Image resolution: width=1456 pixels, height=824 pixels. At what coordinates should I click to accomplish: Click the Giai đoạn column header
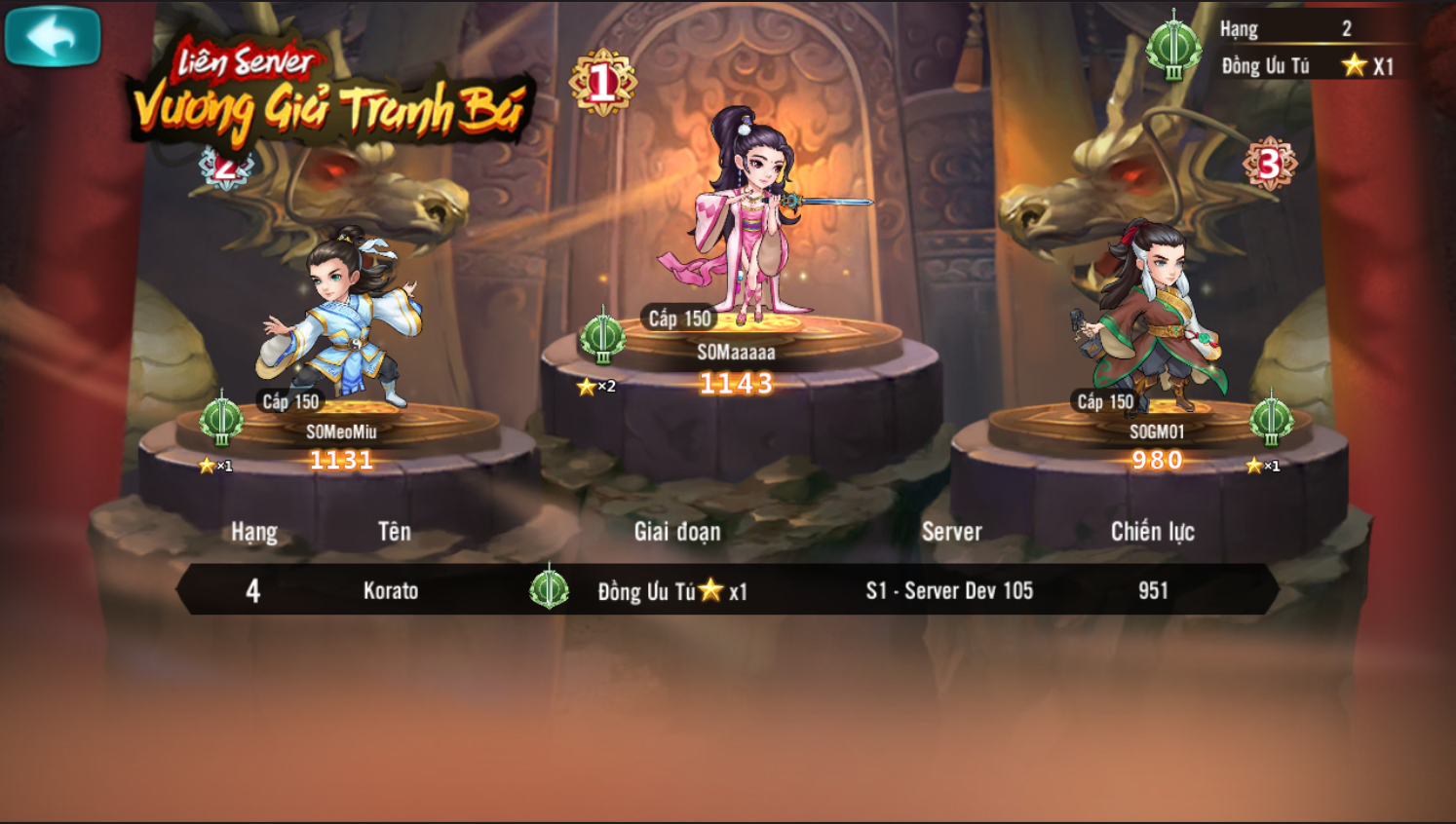click(x=678, y=532)
